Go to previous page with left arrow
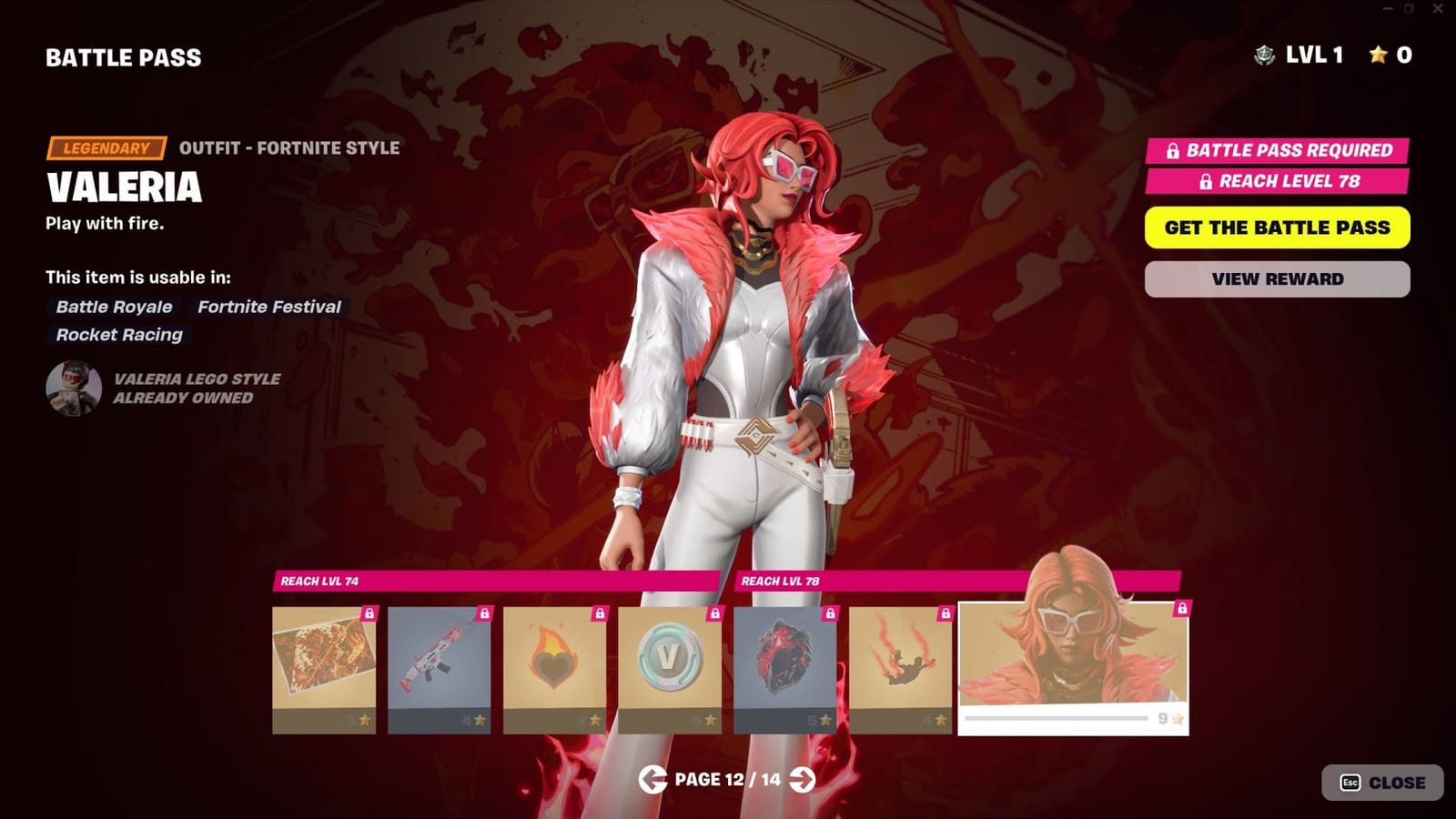 [x=652, y=779]
